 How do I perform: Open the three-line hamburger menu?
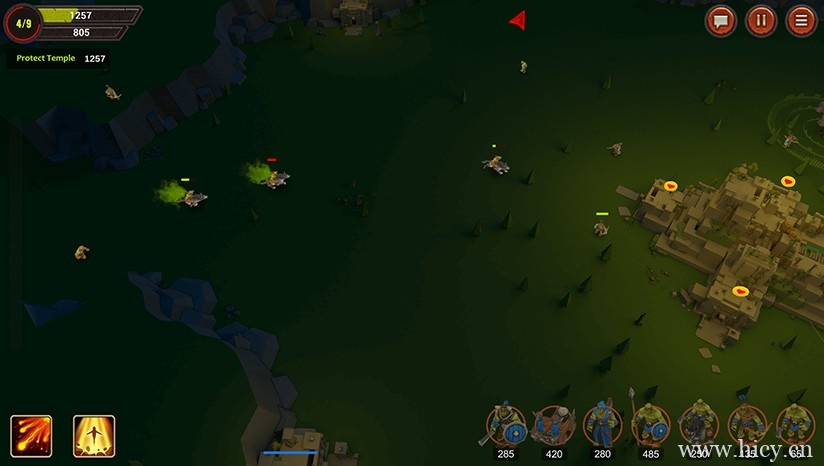(x=801, y=21)
